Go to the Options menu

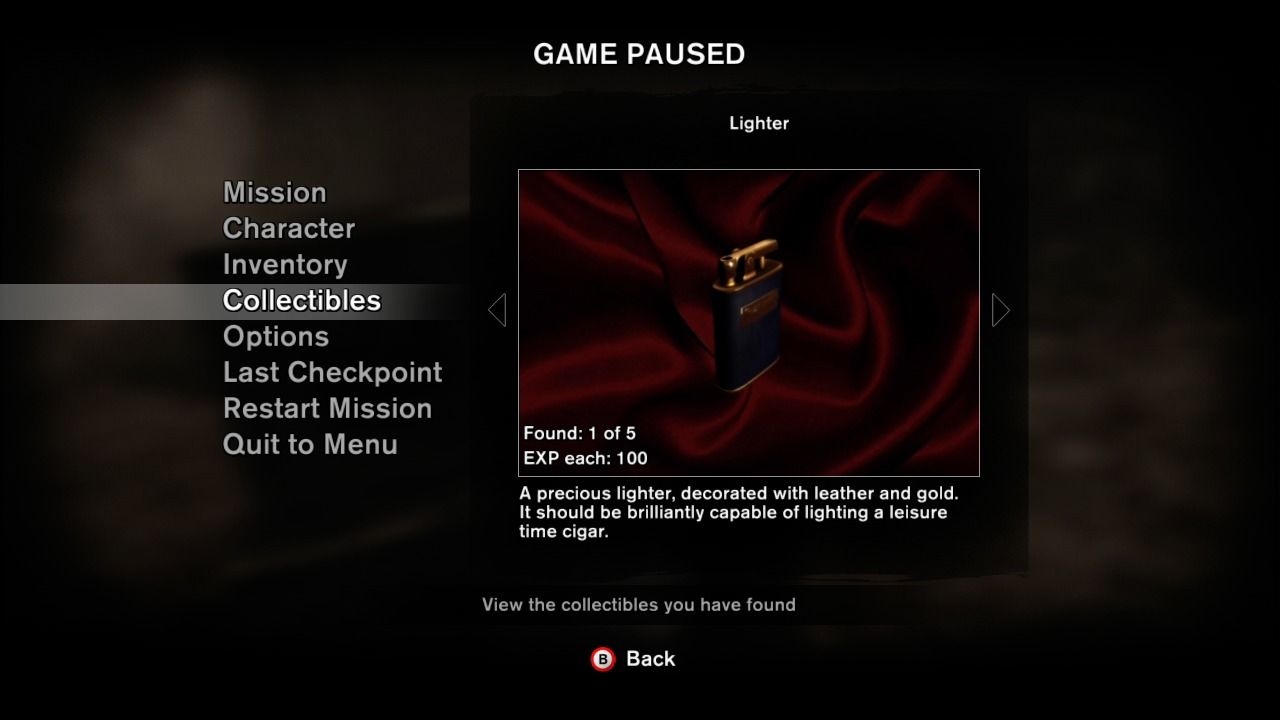coord(275,337)
